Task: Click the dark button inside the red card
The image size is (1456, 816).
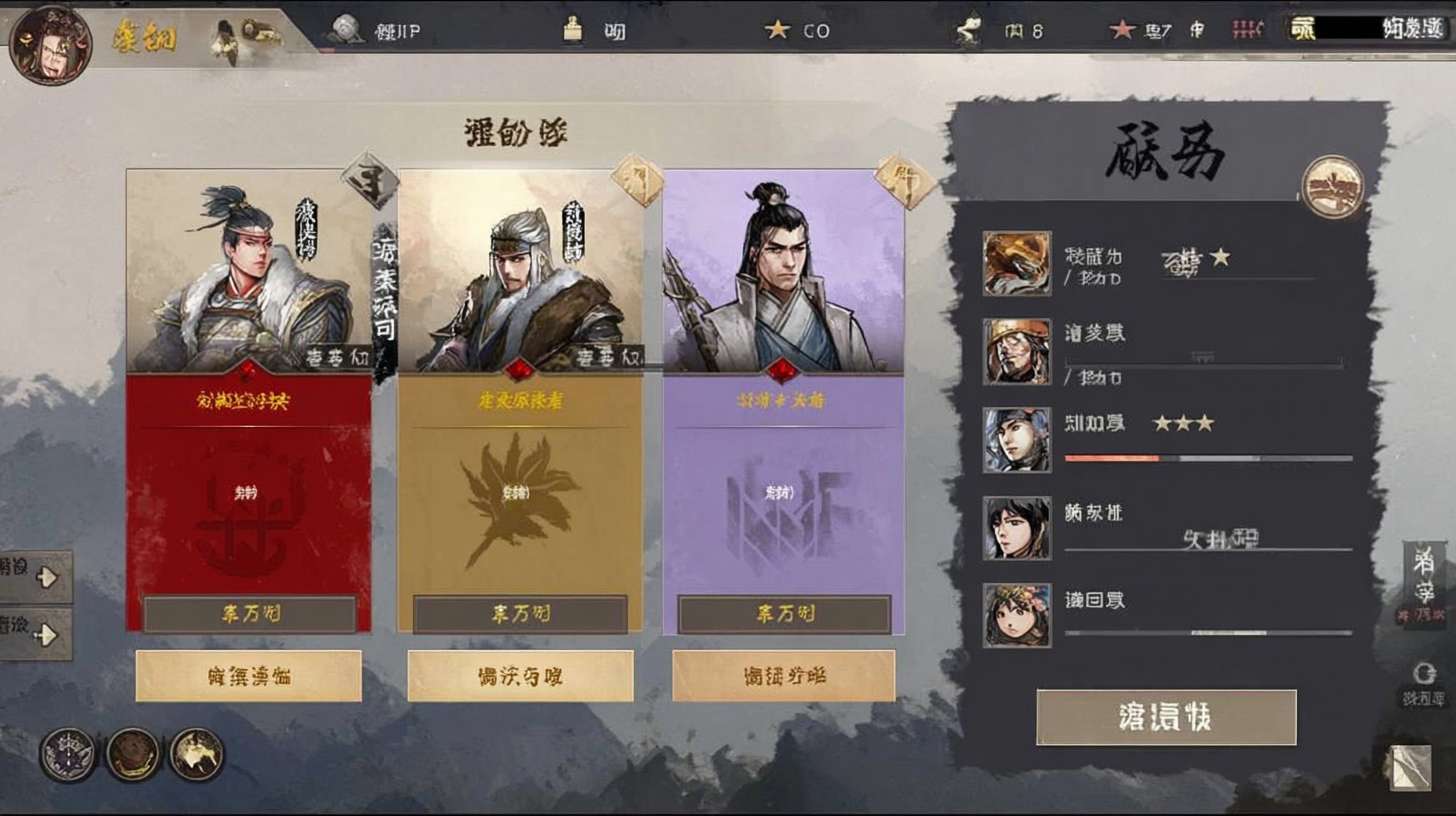Action: click(249, 614)
